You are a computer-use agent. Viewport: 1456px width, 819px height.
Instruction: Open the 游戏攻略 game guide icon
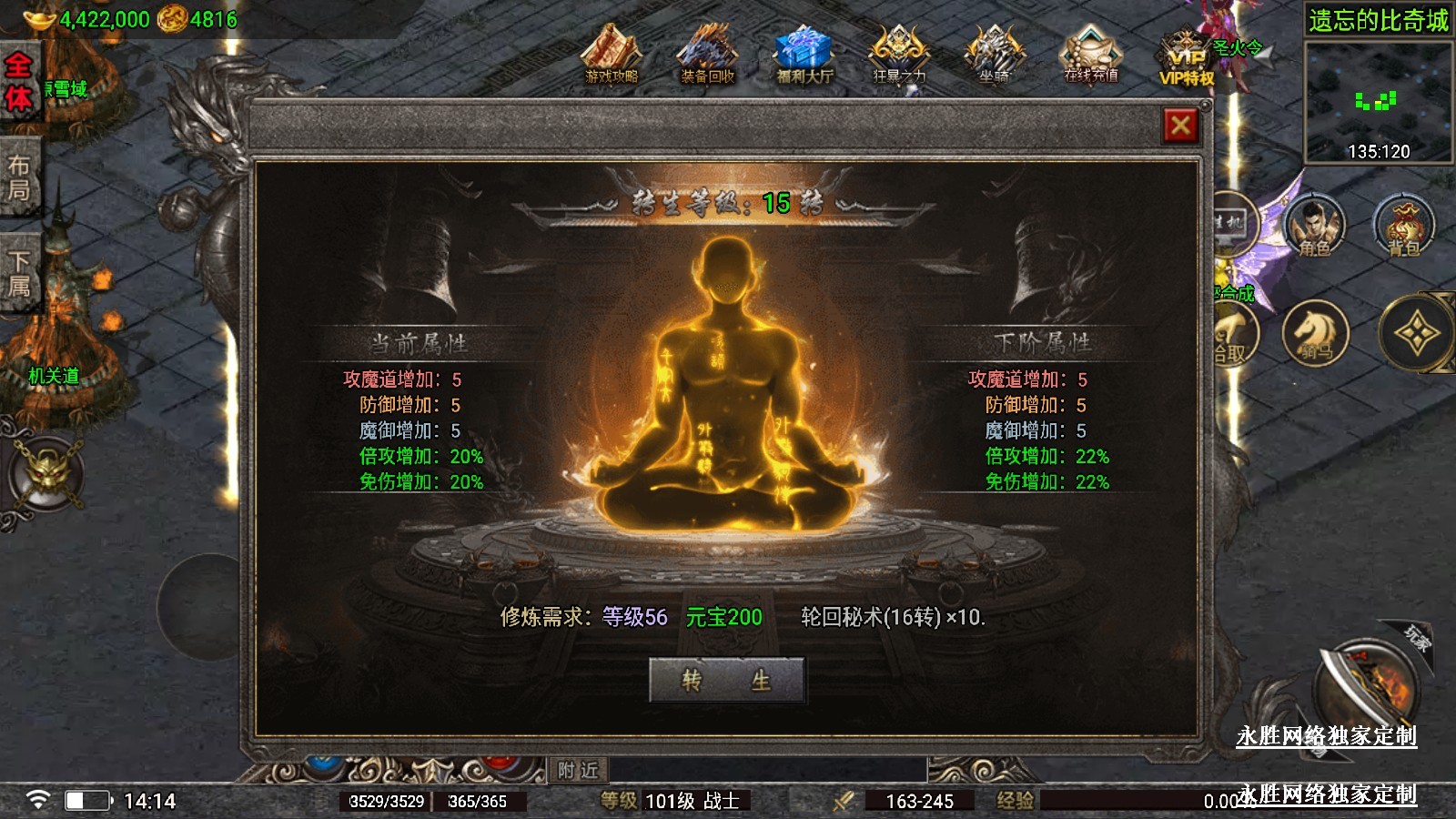click(x=612, y=55)
